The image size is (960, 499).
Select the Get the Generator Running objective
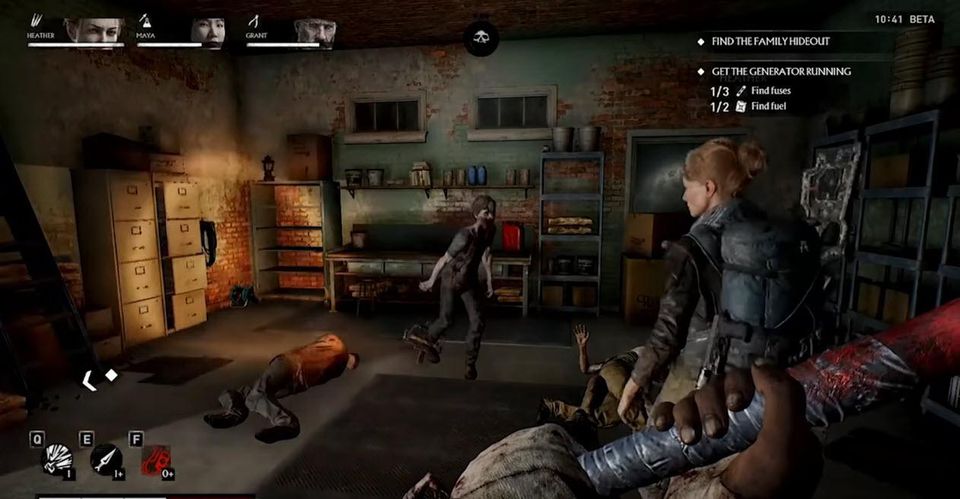tap(781, 72)
